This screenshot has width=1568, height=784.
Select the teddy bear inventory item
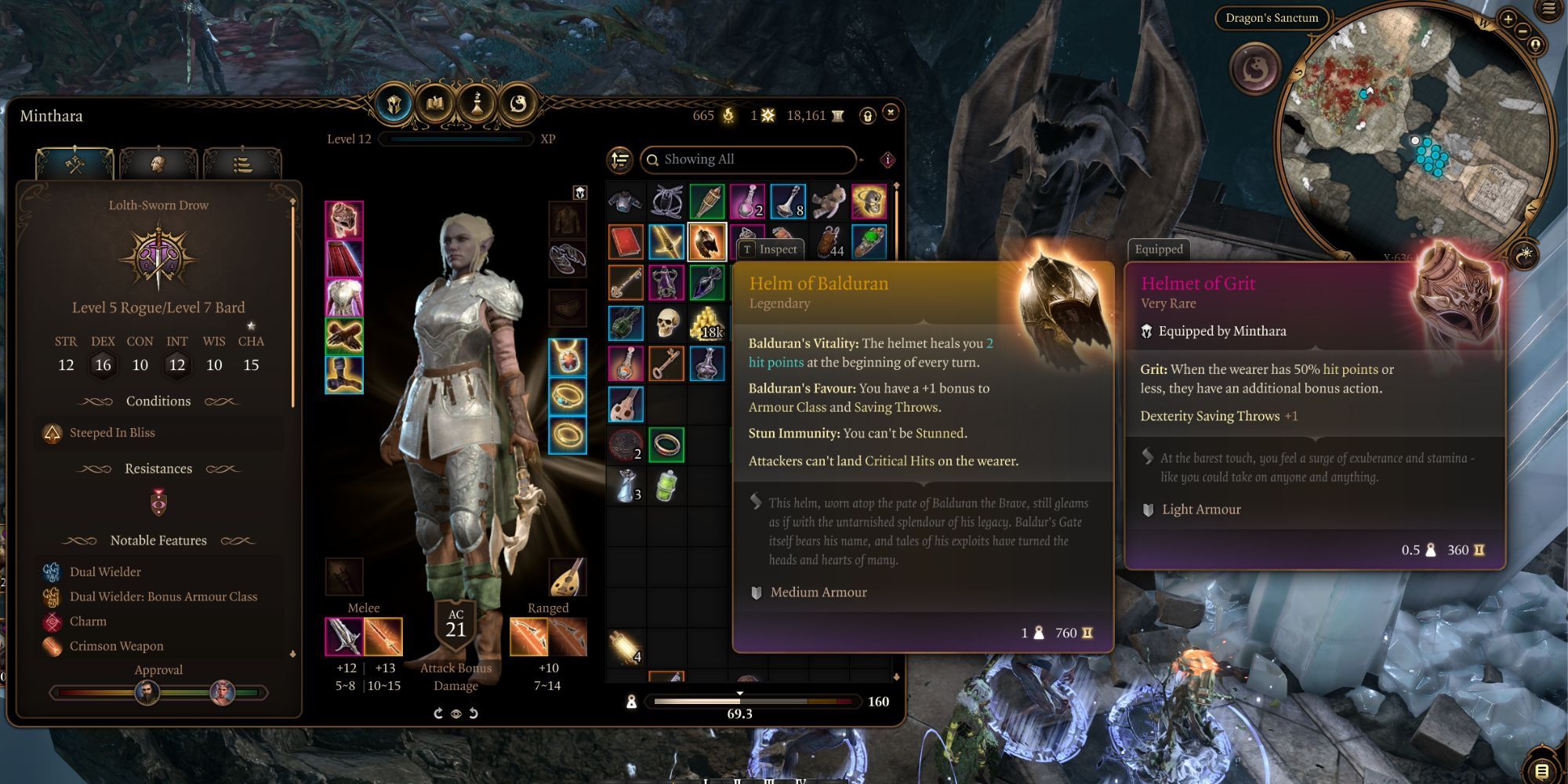[x=828, y=201]
